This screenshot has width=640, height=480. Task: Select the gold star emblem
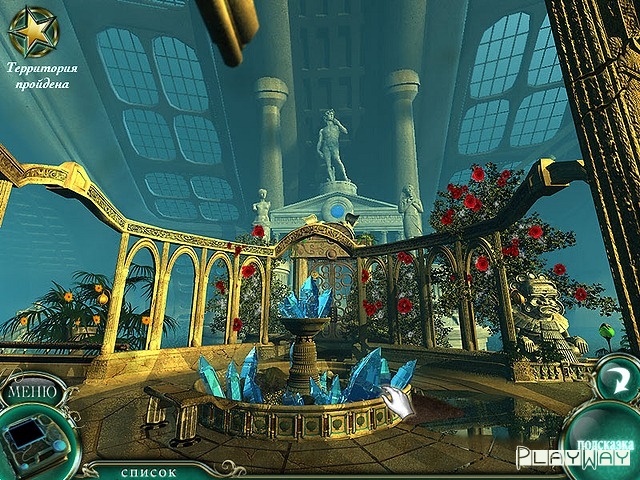point(33,30)
